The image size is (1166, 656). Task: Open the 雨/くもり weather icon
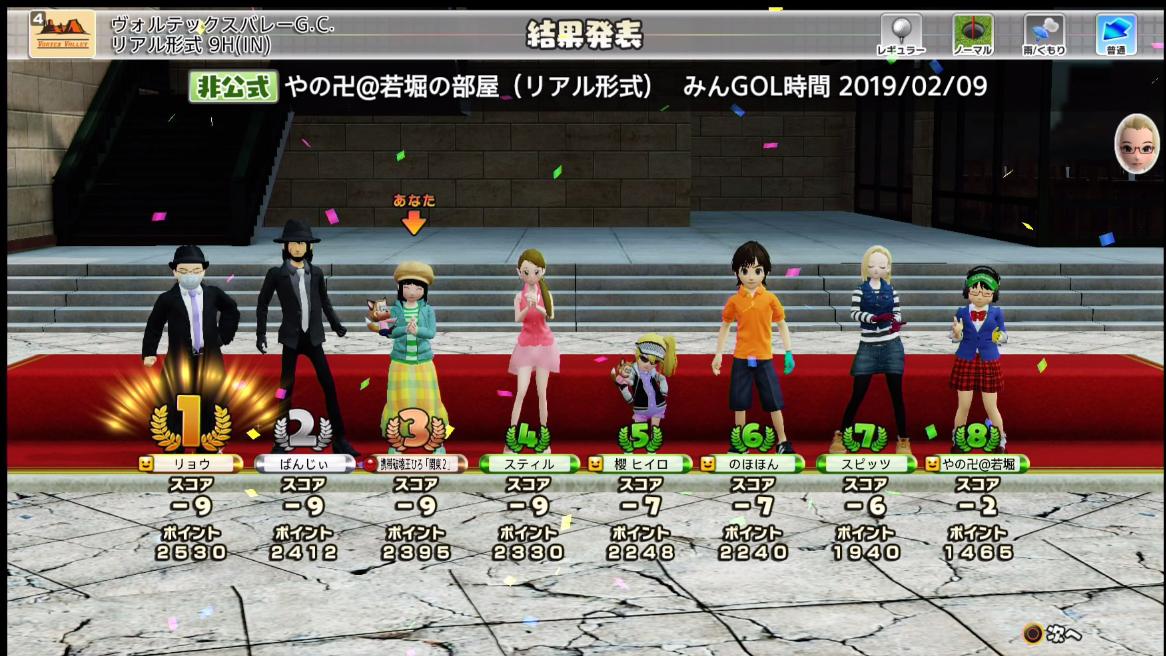click(1044, 34)
